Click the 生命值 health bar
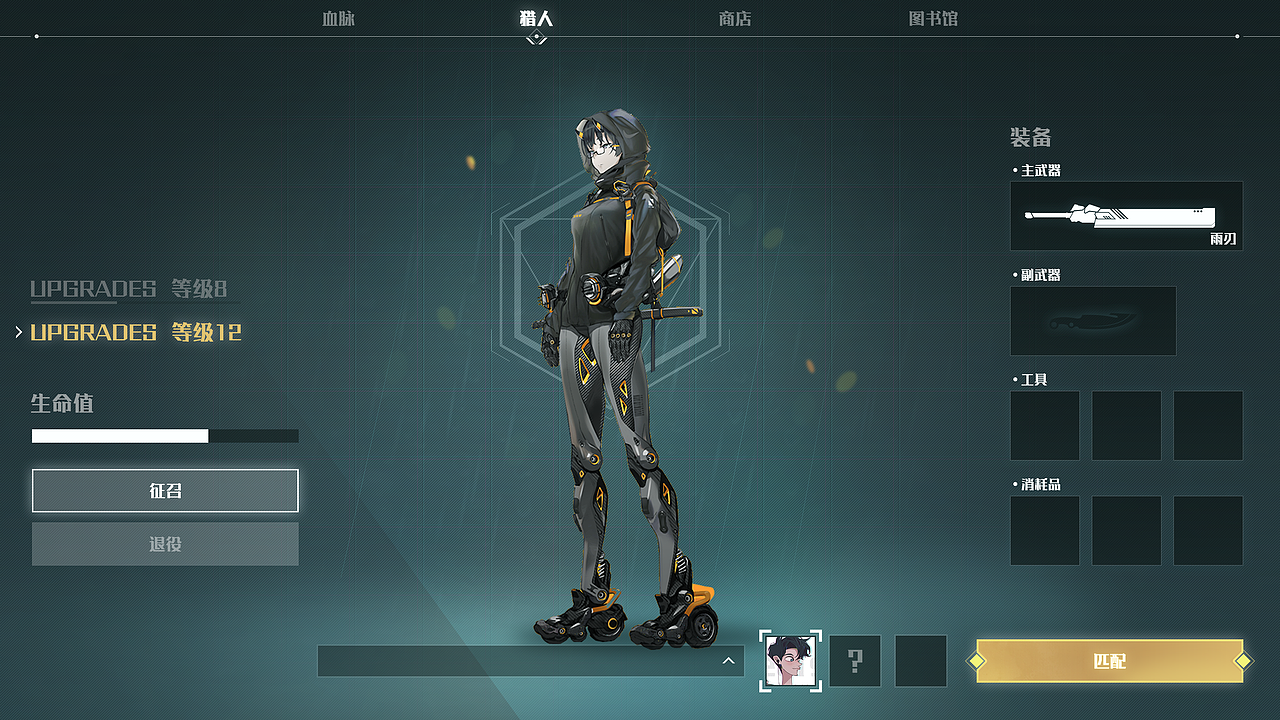Image resolution: width=1280 pixels, height=720 pixels. click(165, 435)
